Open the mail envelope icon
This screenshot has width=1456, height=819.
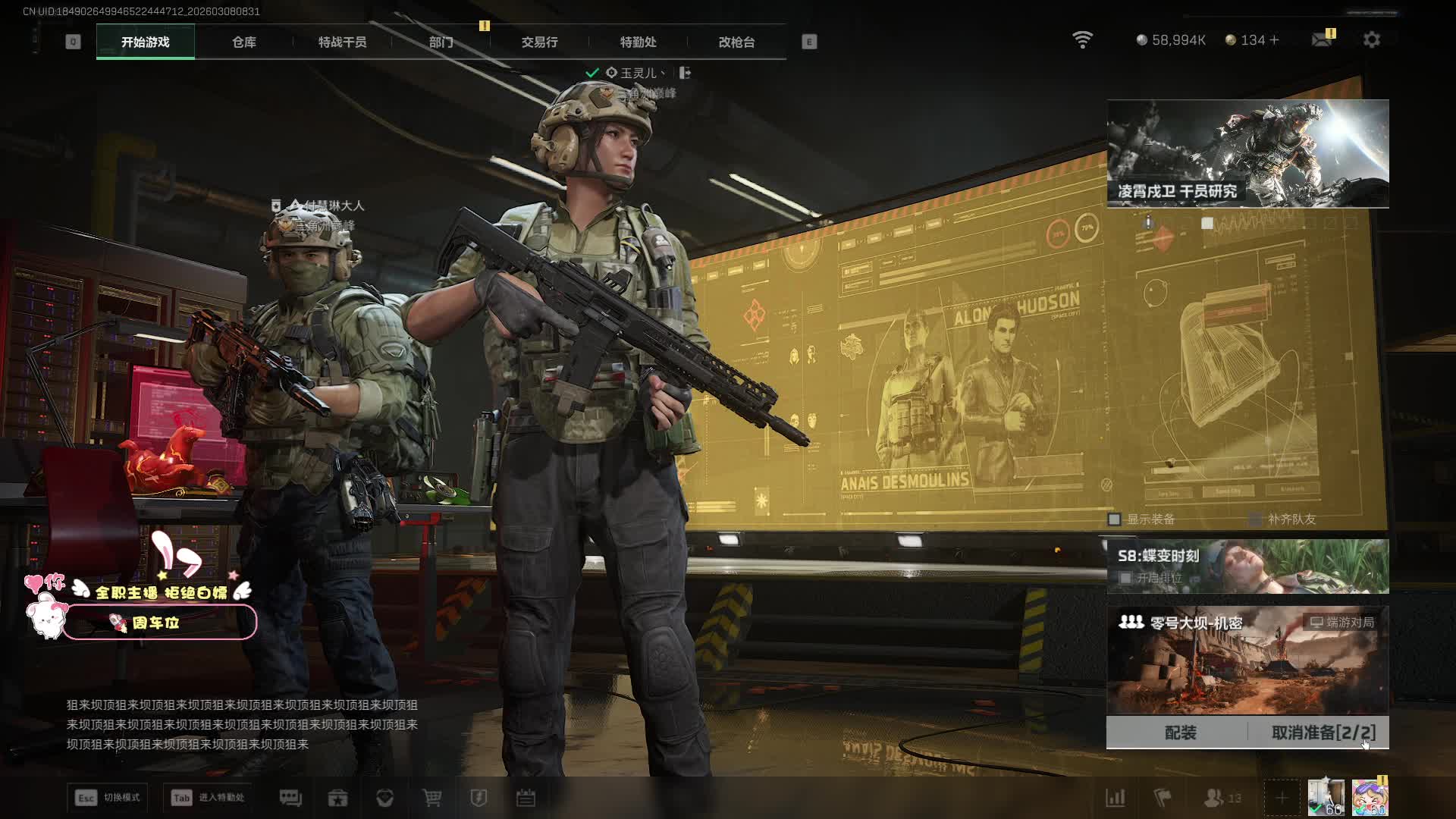click(1322, 39)
